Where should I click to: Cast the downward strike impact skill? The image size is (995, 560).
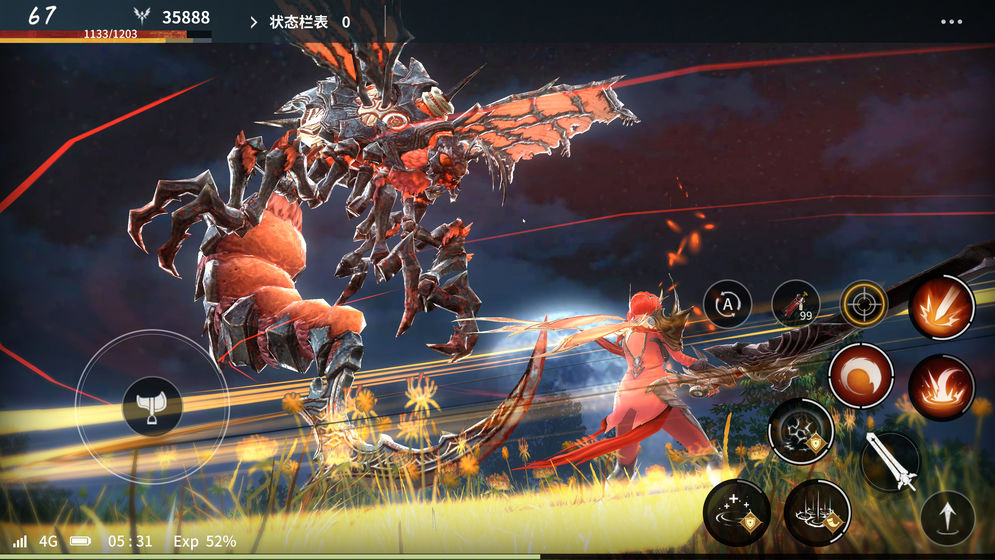941,307
